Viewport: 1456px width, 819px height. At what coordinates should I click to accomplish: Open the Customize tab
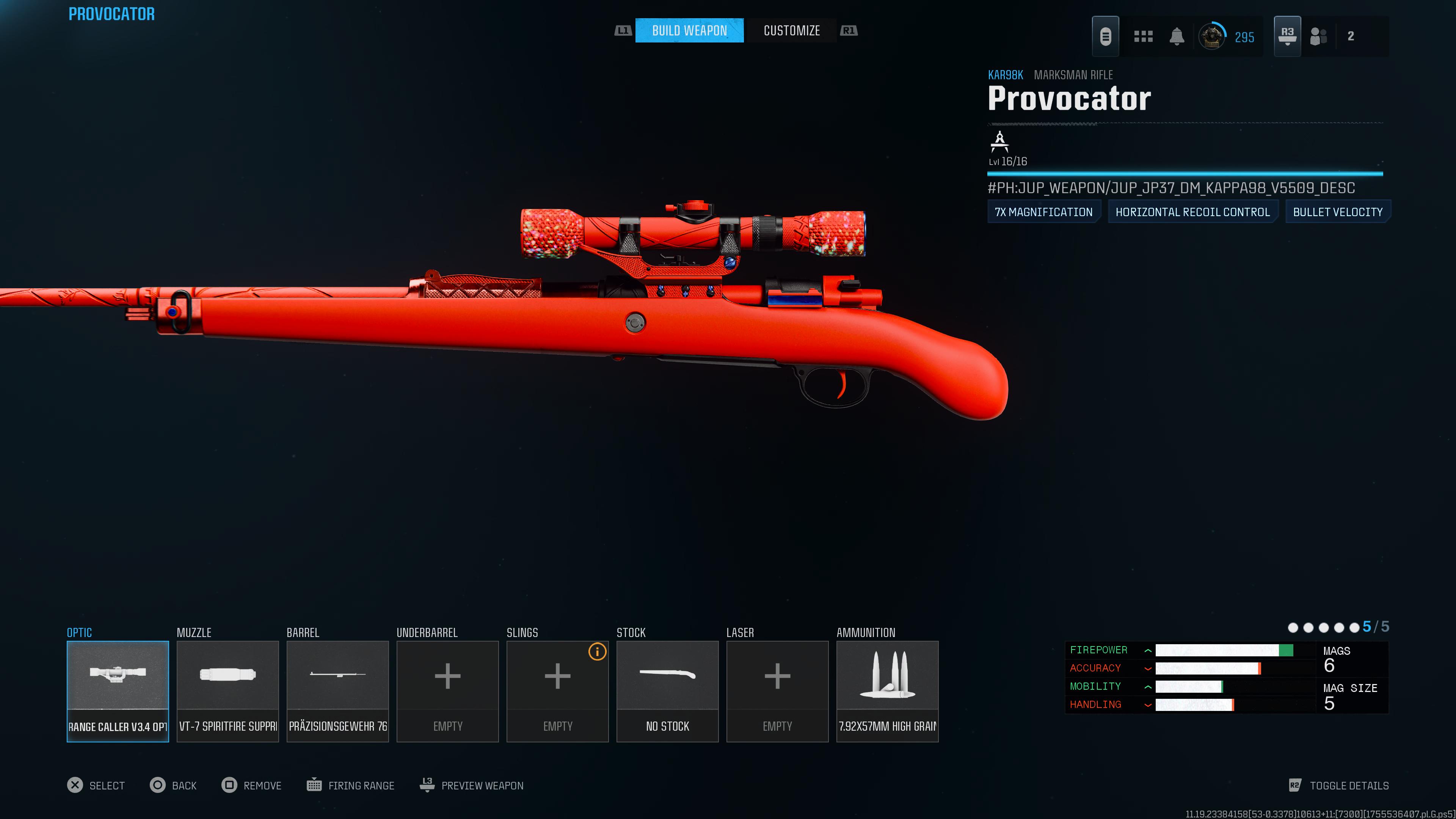point(791,30)
